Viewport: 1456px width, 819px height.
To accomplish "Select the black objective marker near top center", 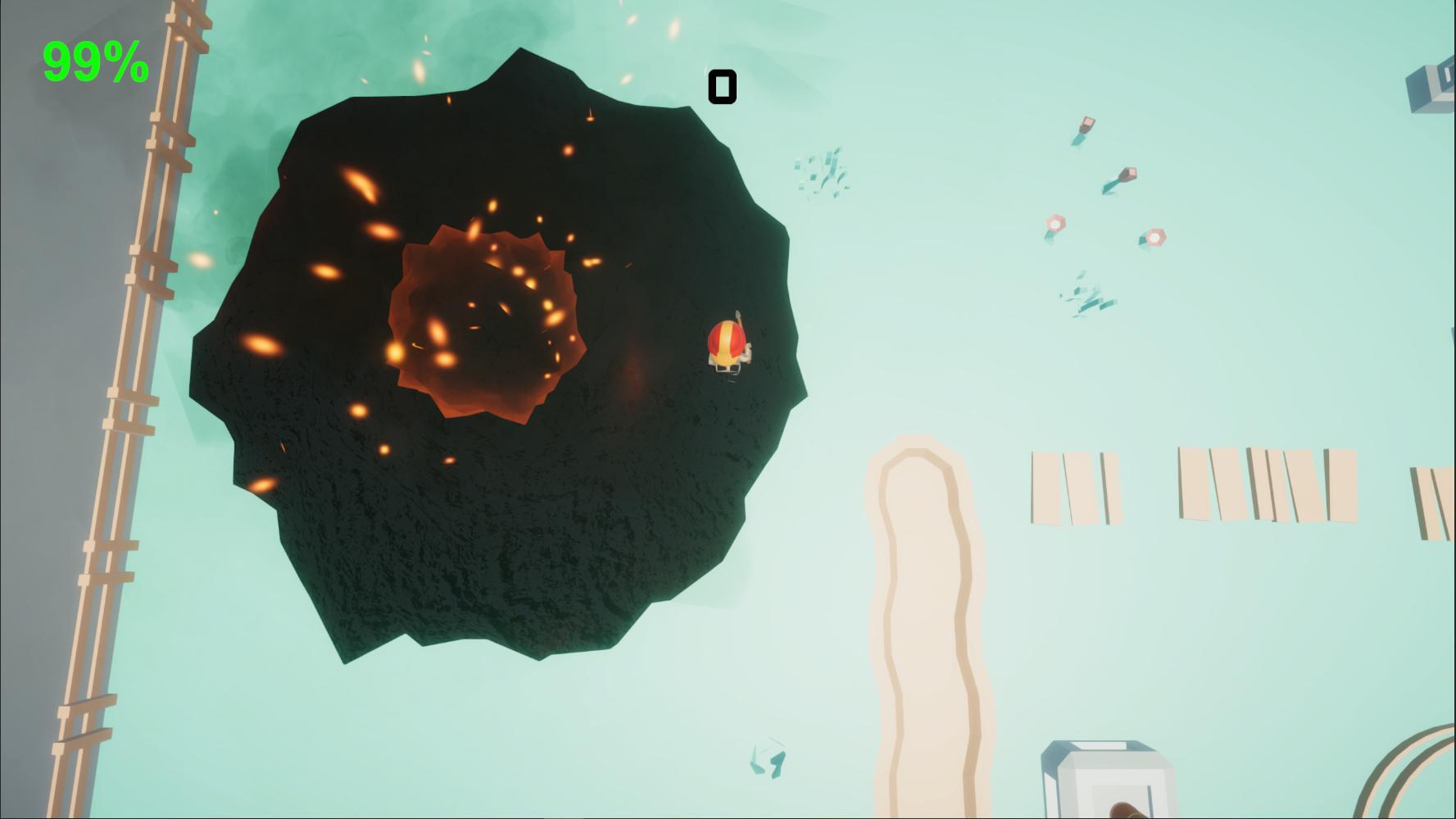I will [723, 85].
